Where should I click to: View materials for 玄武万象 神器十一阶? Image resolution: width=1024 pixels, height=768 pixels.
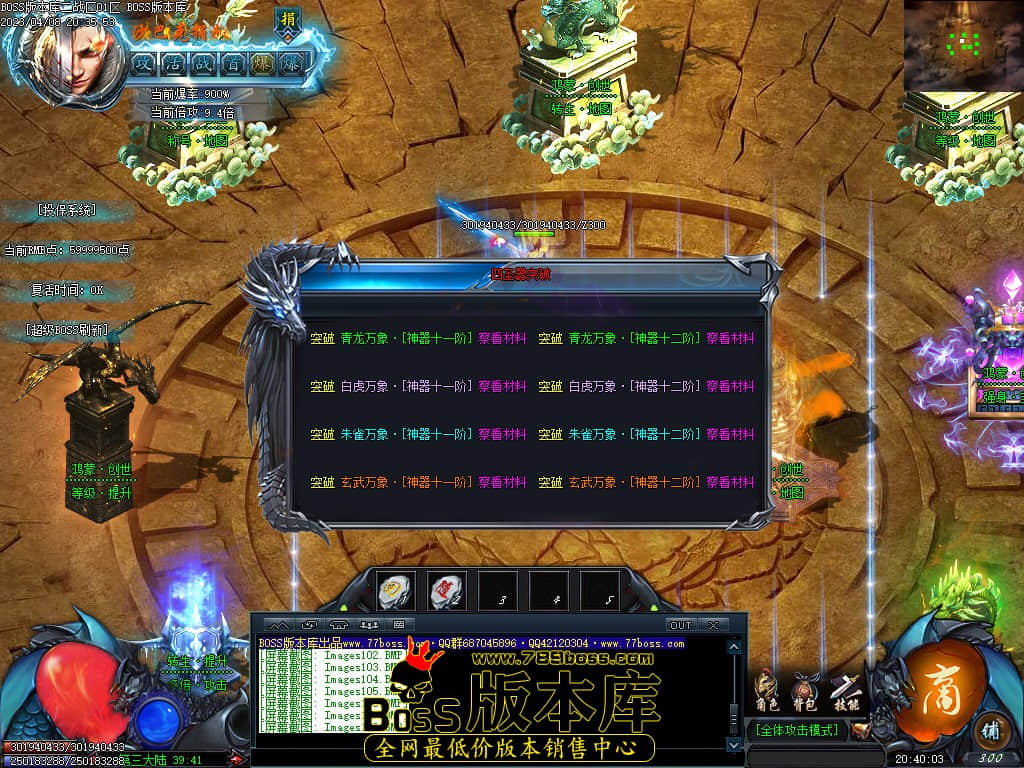click(x=502, y=483)
